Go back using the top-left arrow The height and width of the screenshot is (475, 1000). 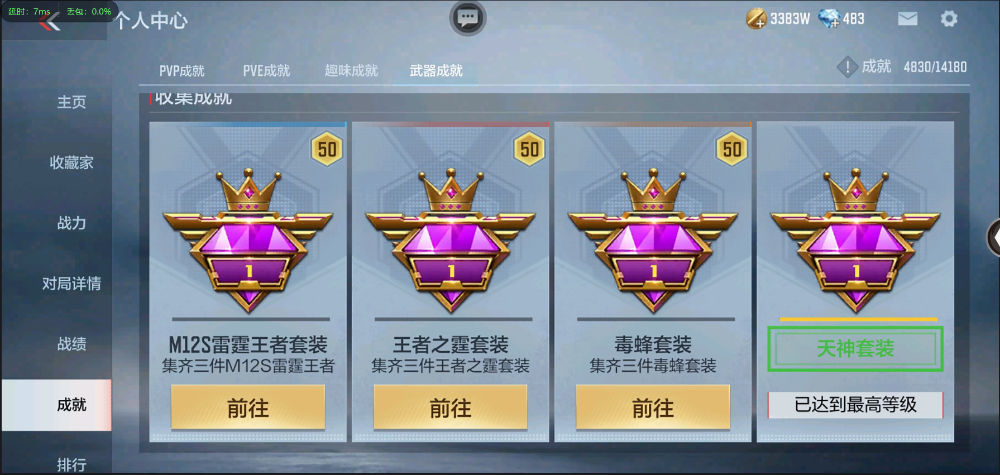(x=50, y=22)
